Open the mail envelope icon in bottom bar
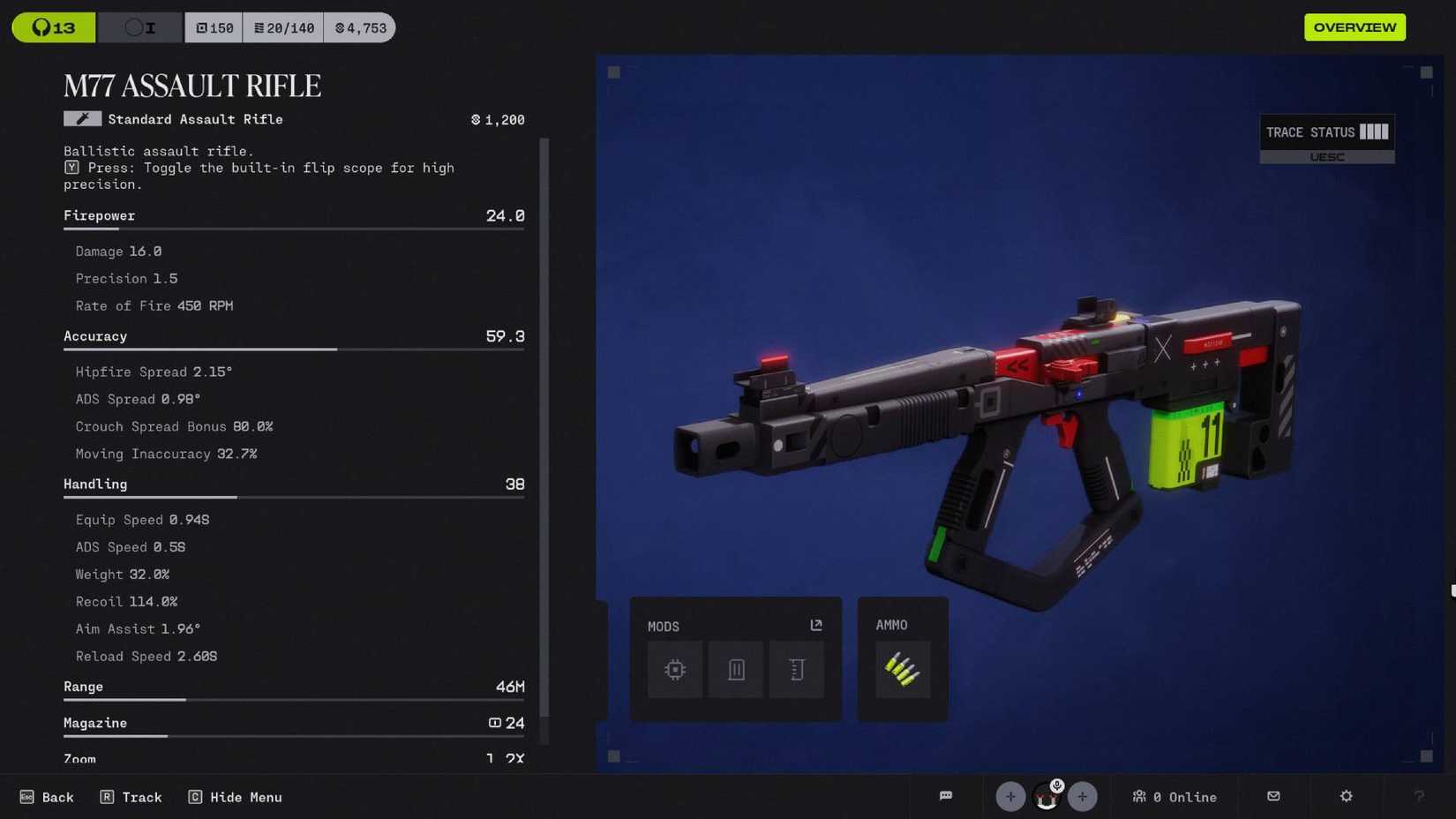1456x819 pixels. [x=1272, y=796]
